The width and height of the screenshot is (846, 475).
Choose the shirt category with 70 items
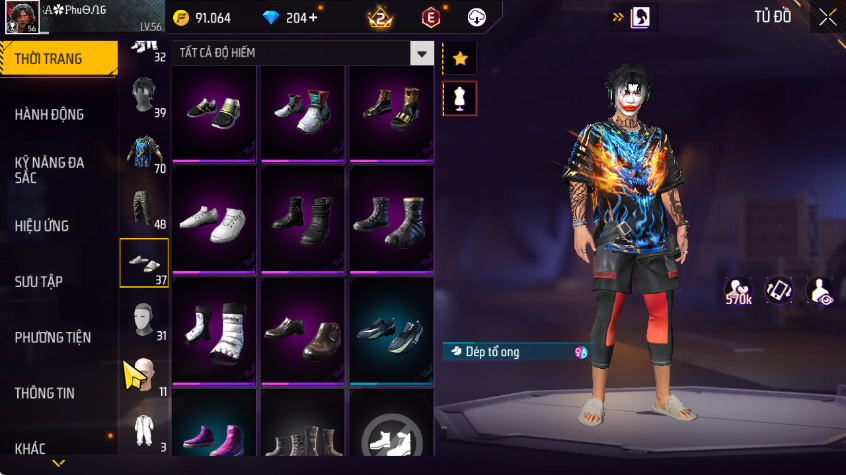point(143,153)
